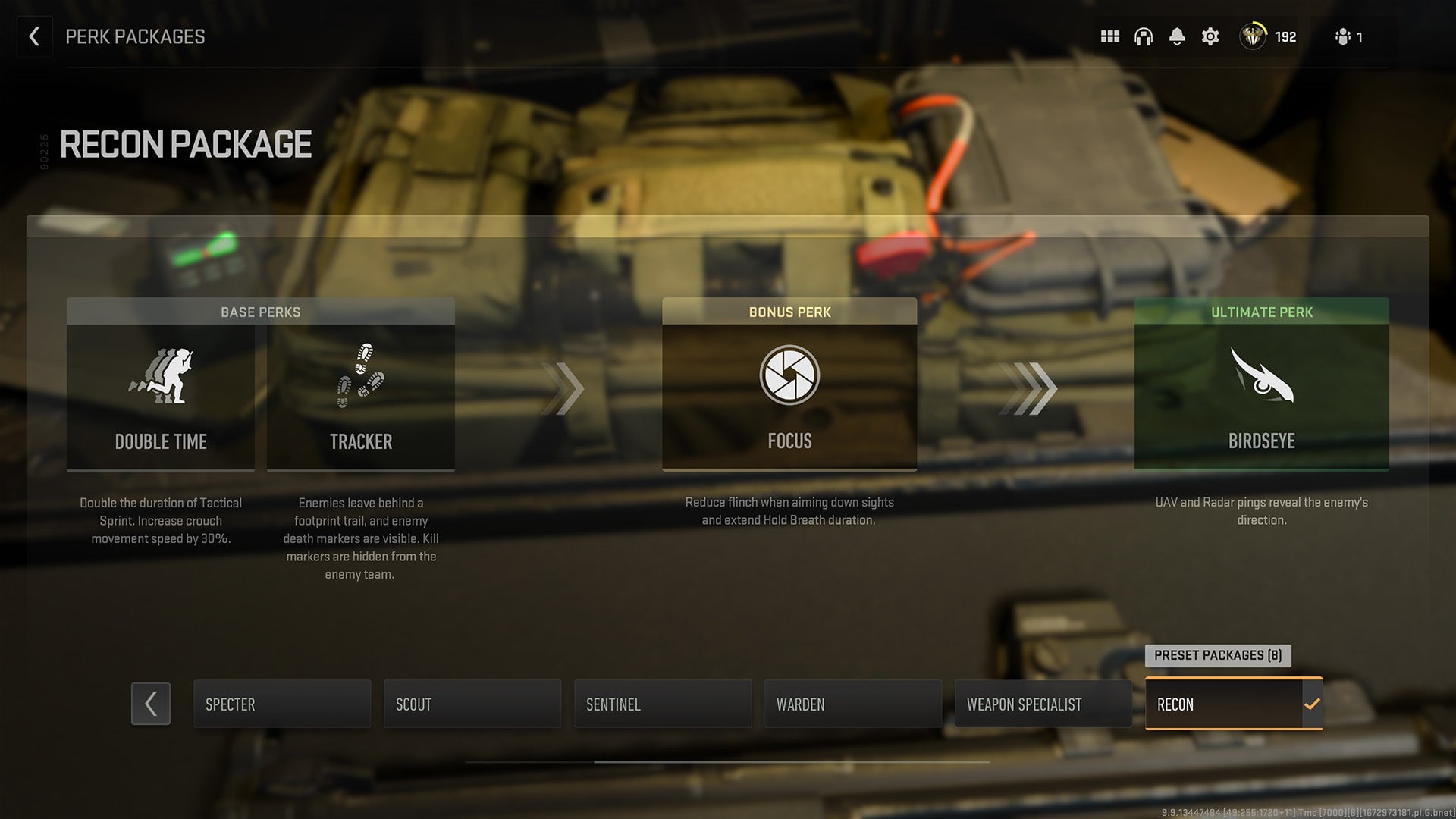Open the app grid menu
Viewport: 1456px width, 819px height.
point(1109,36)
